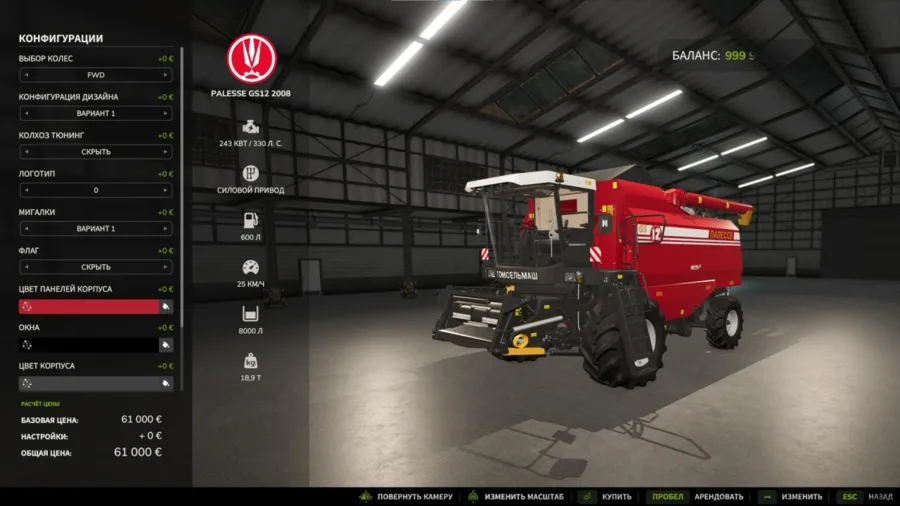Select next wheel option after FWD
Image resolution: width=900 pixels, height=506 pixels.
click(166, 75)
